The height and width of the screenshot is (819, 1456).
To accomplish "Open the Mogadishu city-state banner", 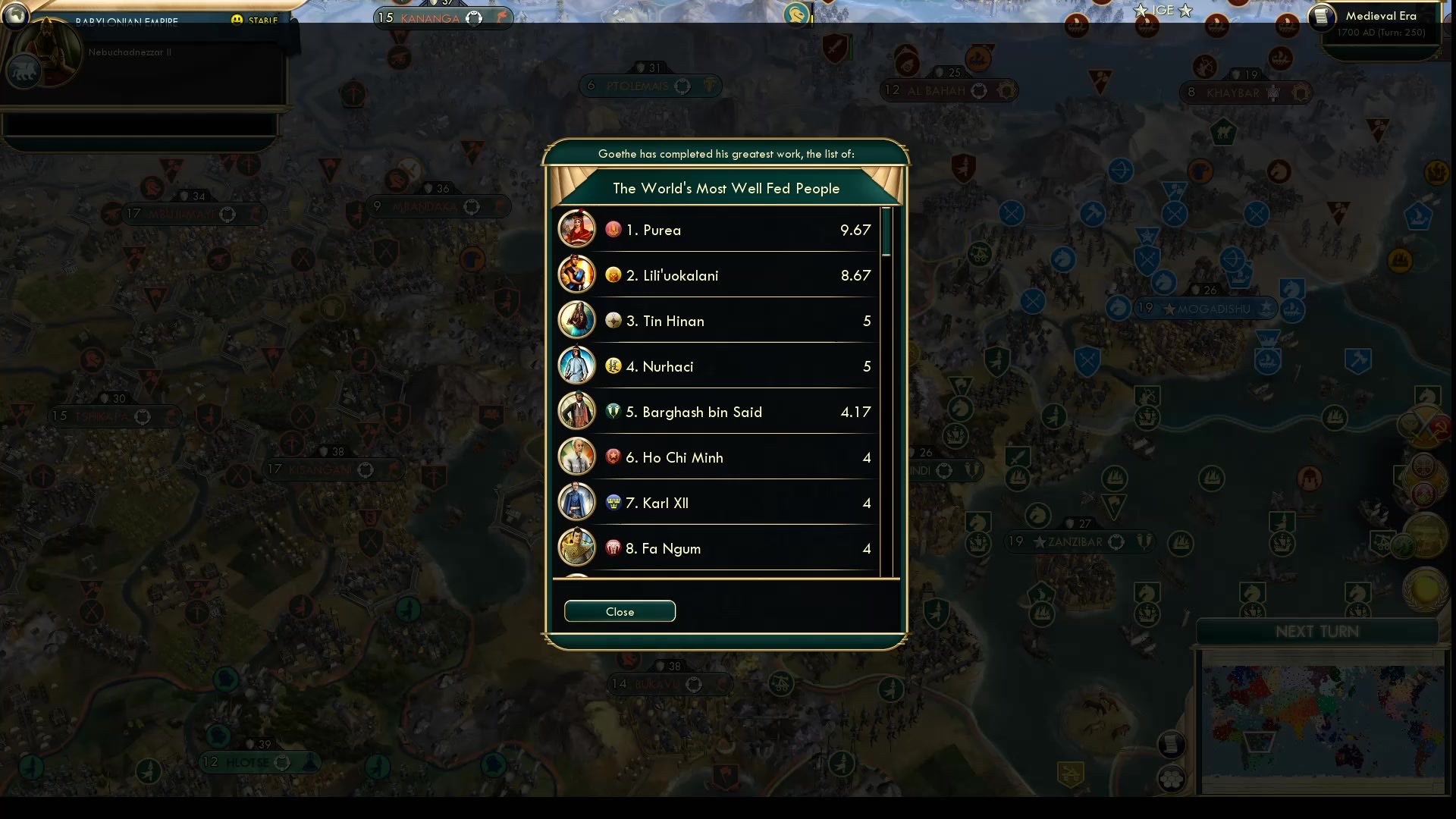I will [1206, 309].
